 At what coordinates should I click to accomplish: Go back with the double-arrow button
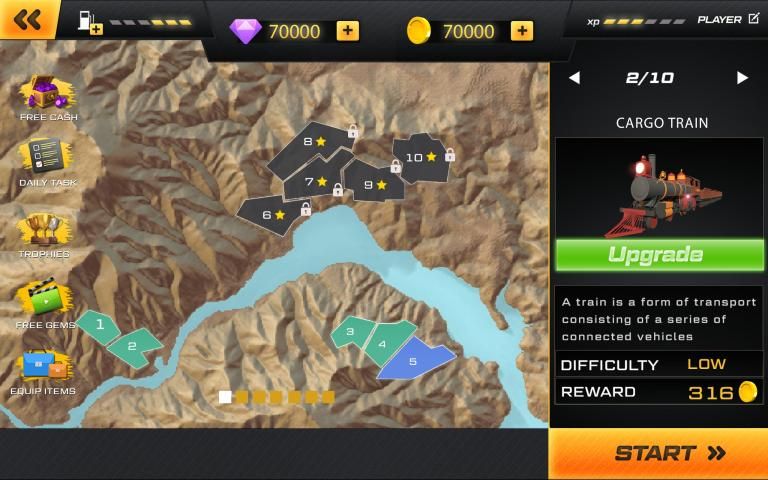[28, 19]
